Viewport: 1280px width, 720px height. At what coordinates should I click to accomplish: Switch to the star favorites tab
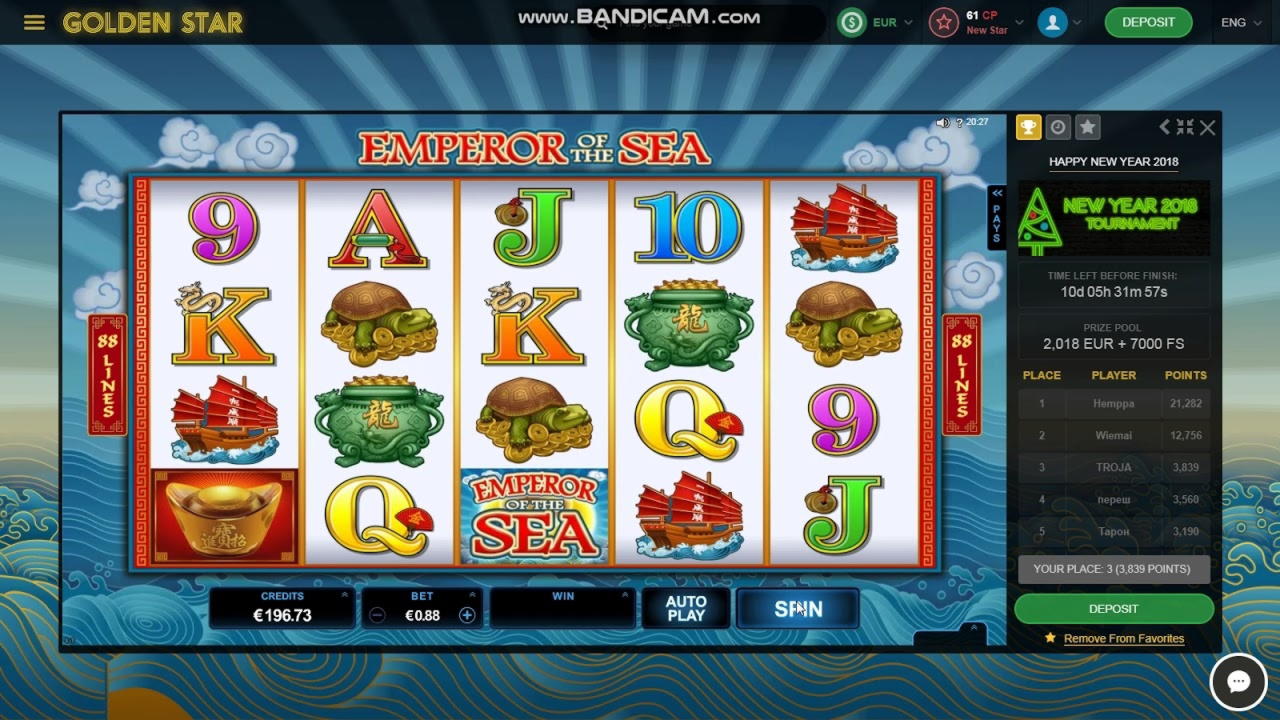point(1088,127)
